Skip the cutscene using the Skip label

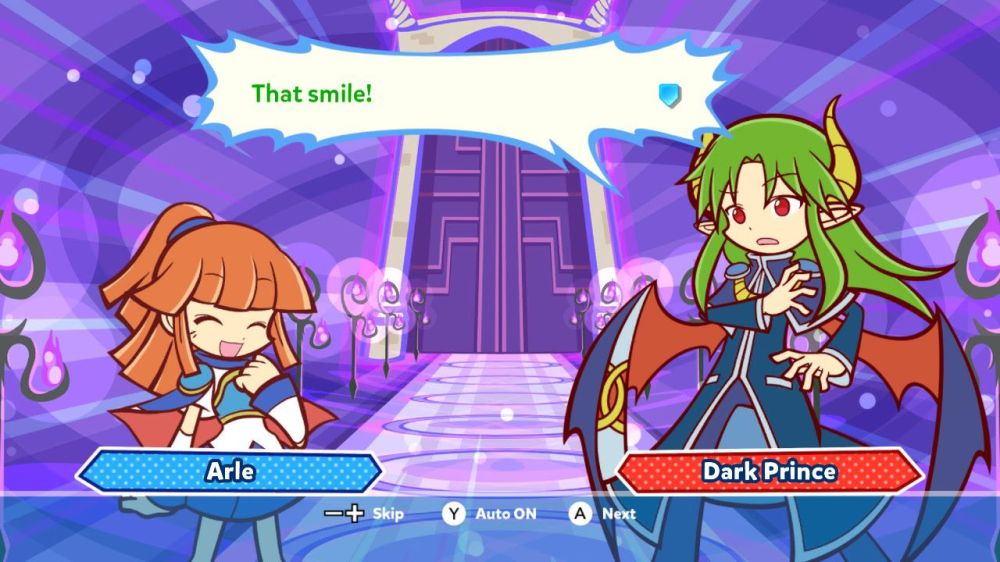387,514
